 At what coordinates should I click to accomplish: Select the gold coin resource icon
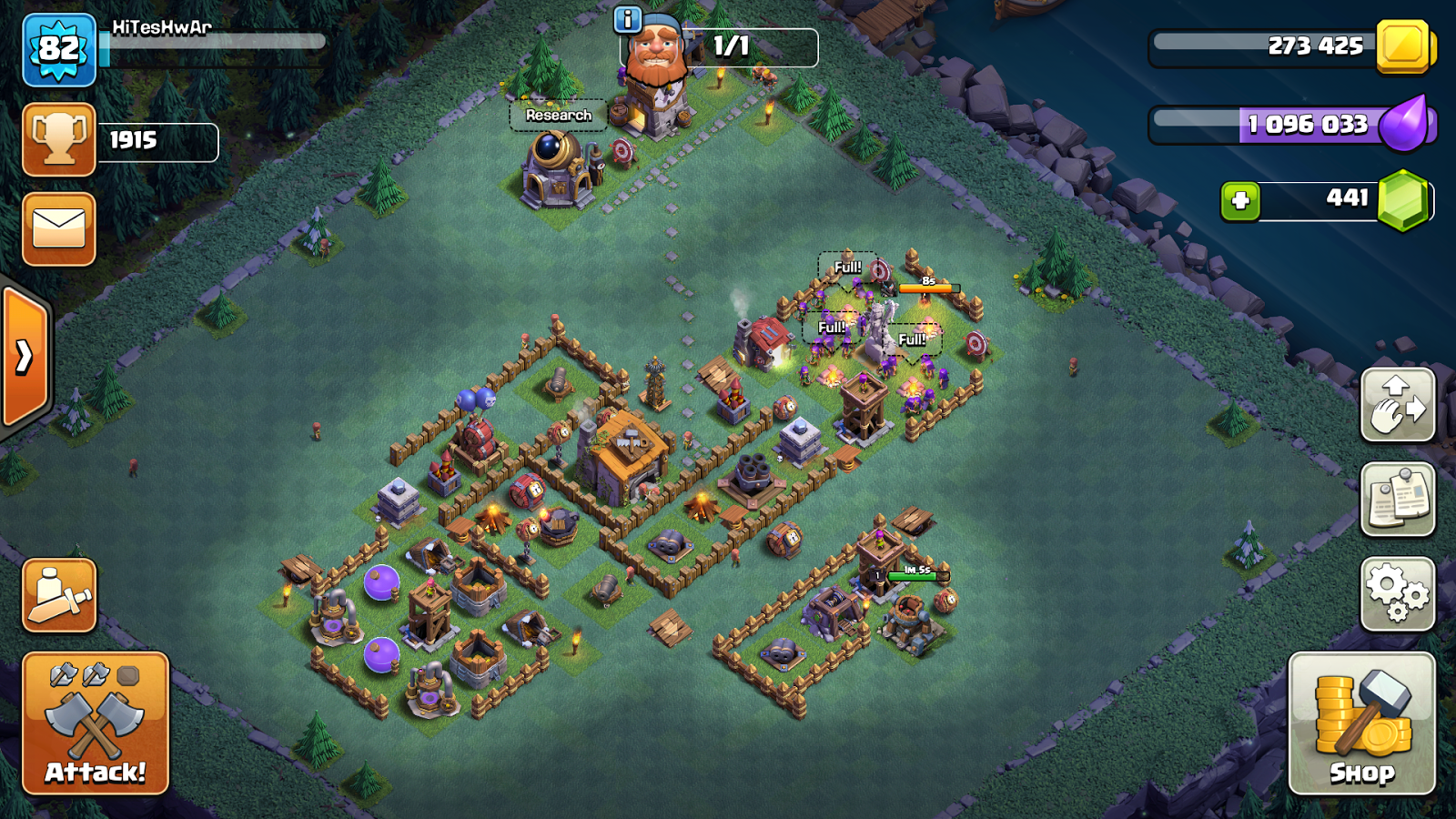[x=1403, y=45]
